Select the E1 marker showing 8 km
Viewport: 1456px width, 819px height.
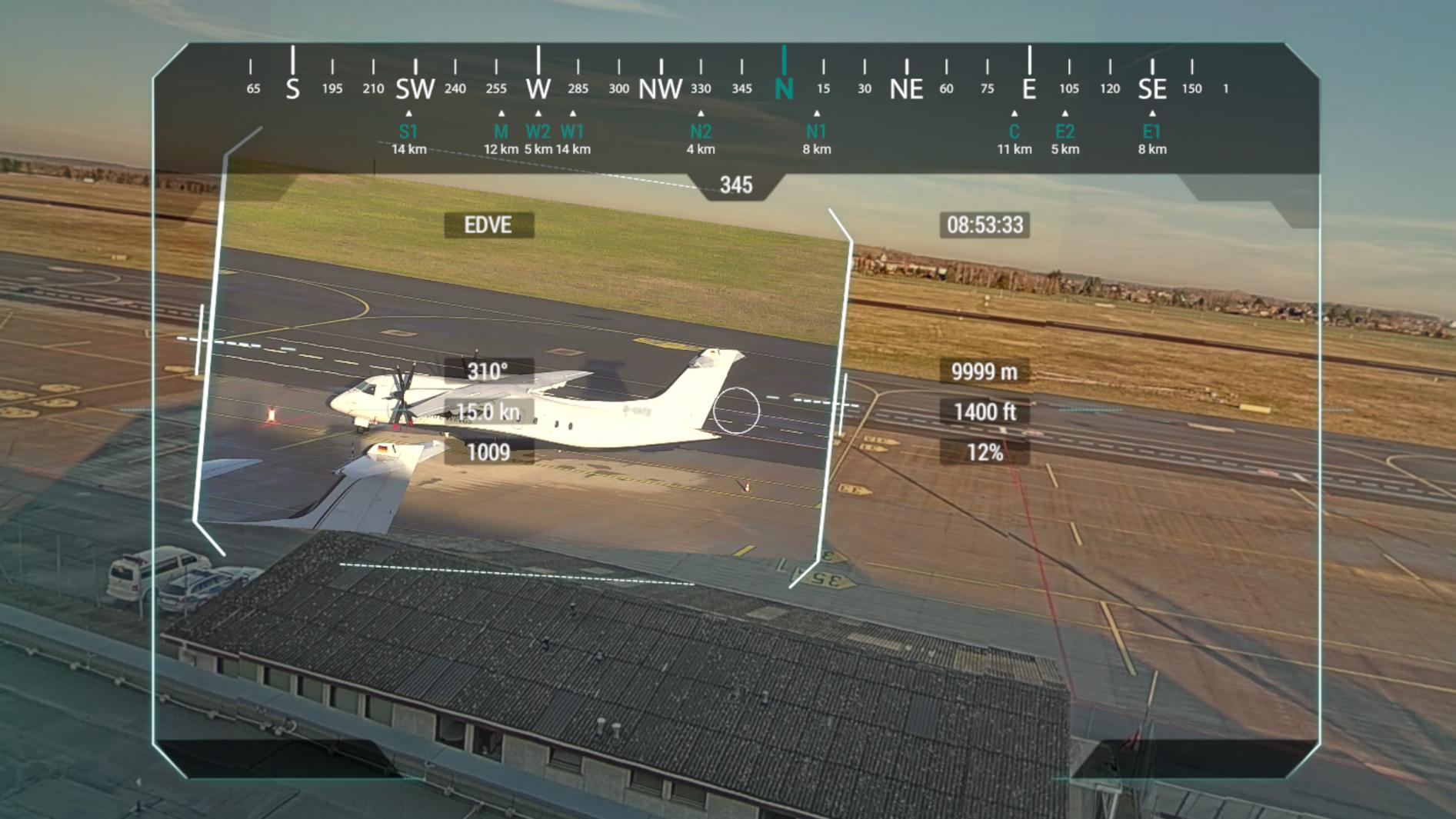click(1150, 131)
